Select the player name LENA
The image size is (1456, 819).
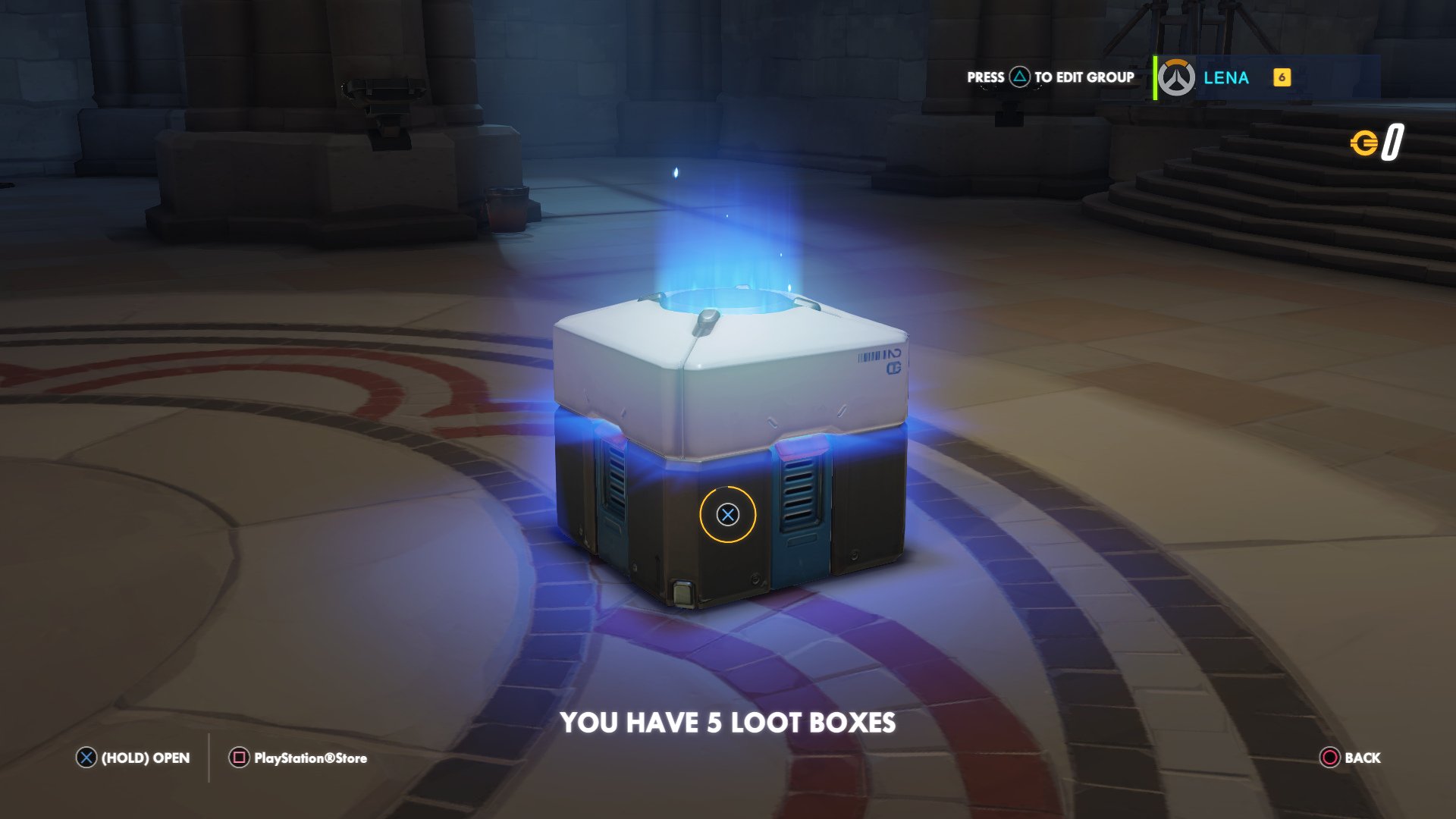(1227, 78)
